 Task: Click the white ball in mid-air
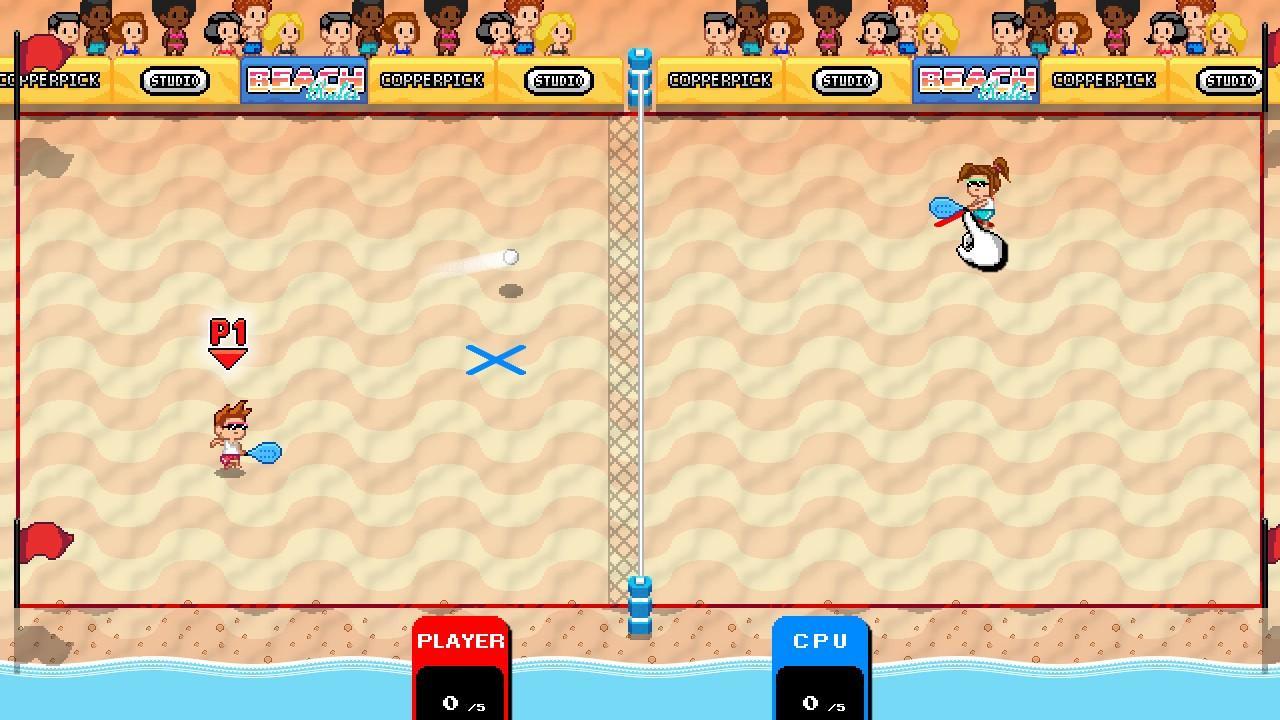coord(511,257)
